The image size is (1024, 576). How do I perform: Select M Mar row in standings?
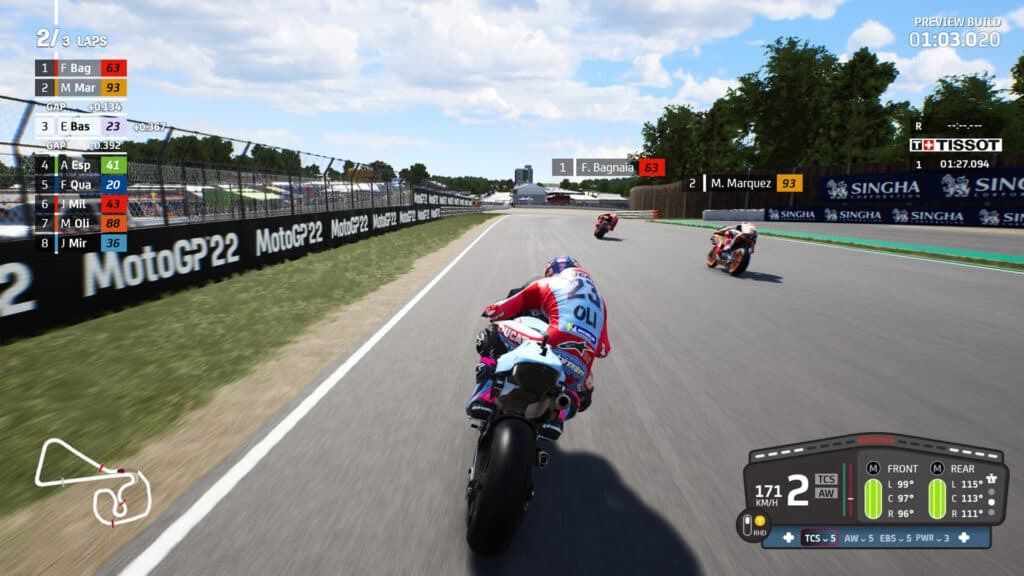click(x=80, y=87)
